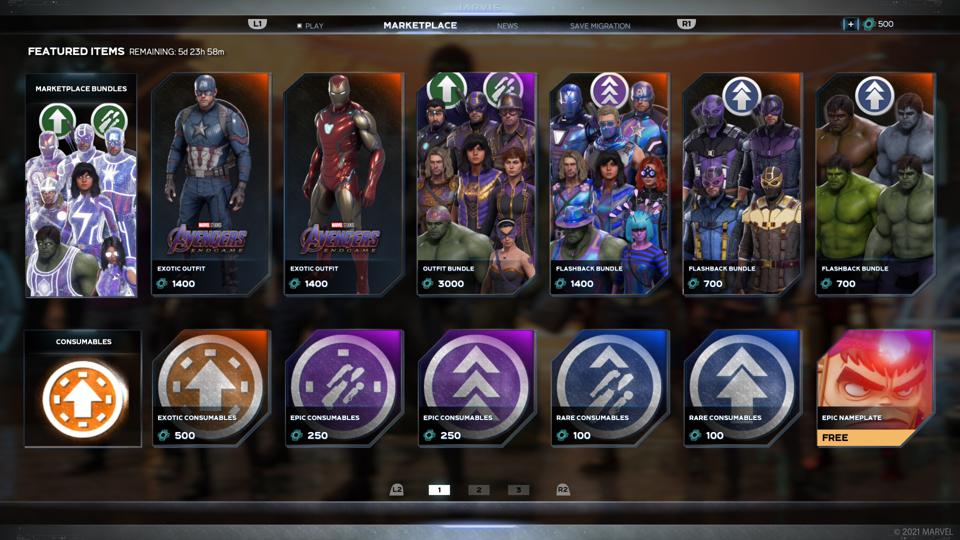Pick the Hulk Flashback Bundle for 700
Viewport: 960px width, 540px height.
tap(875, 186)
